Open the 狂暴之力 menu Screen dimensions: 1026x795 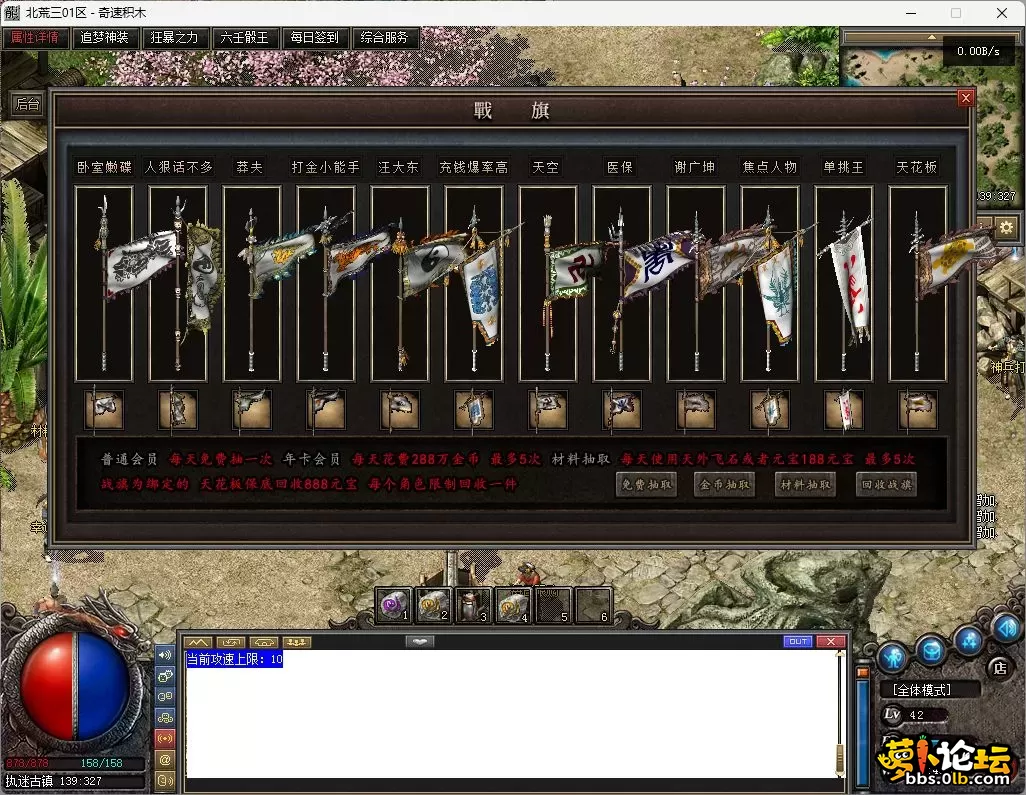(x=175, y=38)
